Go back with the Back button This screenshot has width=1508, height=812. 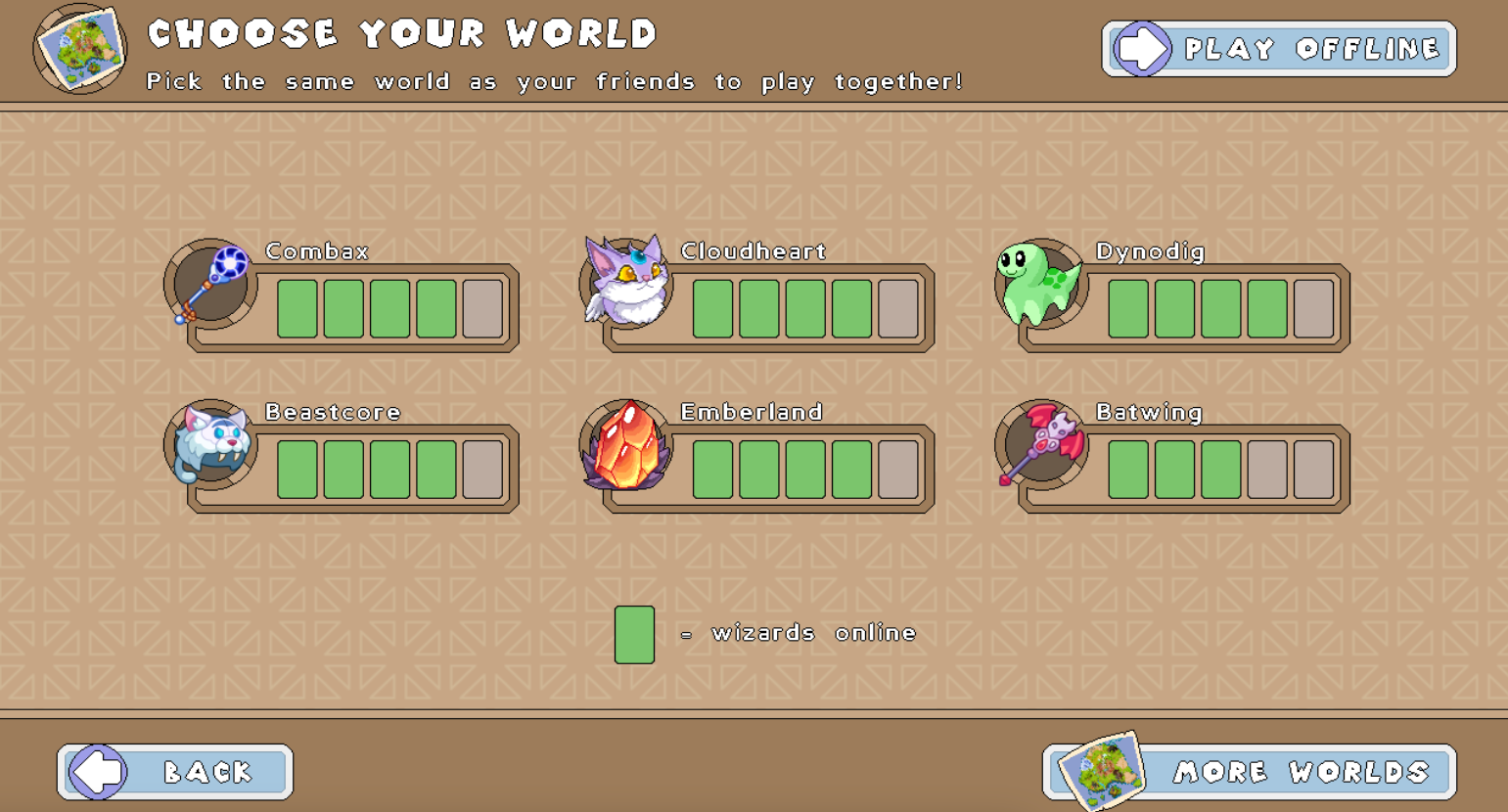click(x=175, y=772)
